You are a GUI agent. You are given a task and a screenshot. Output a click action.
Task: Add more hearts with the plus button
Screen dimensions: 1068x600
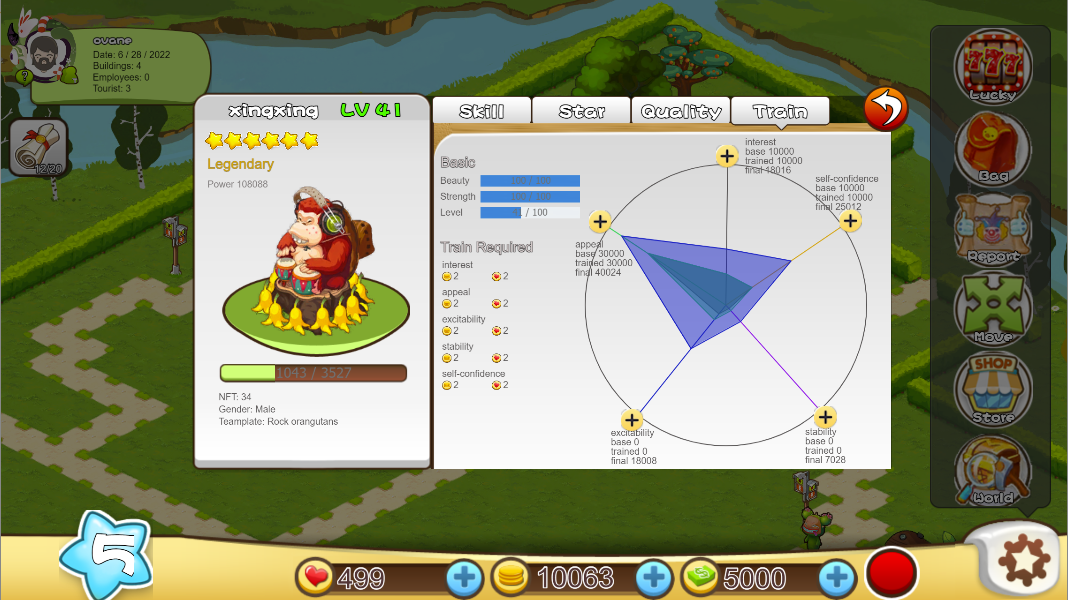click(463, 577)
